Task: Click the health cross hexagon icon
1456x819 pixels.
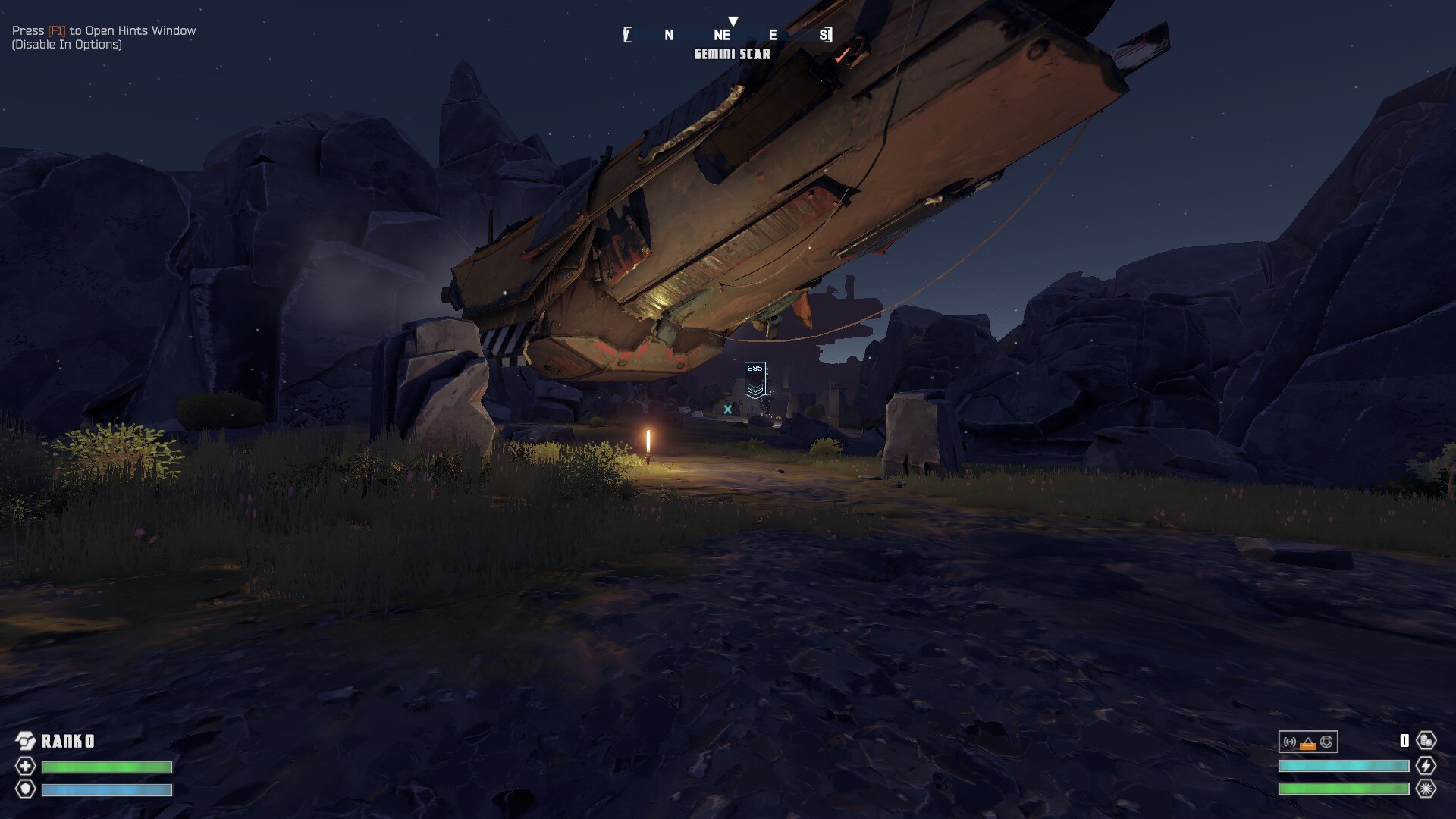Action: pos(26,766)
